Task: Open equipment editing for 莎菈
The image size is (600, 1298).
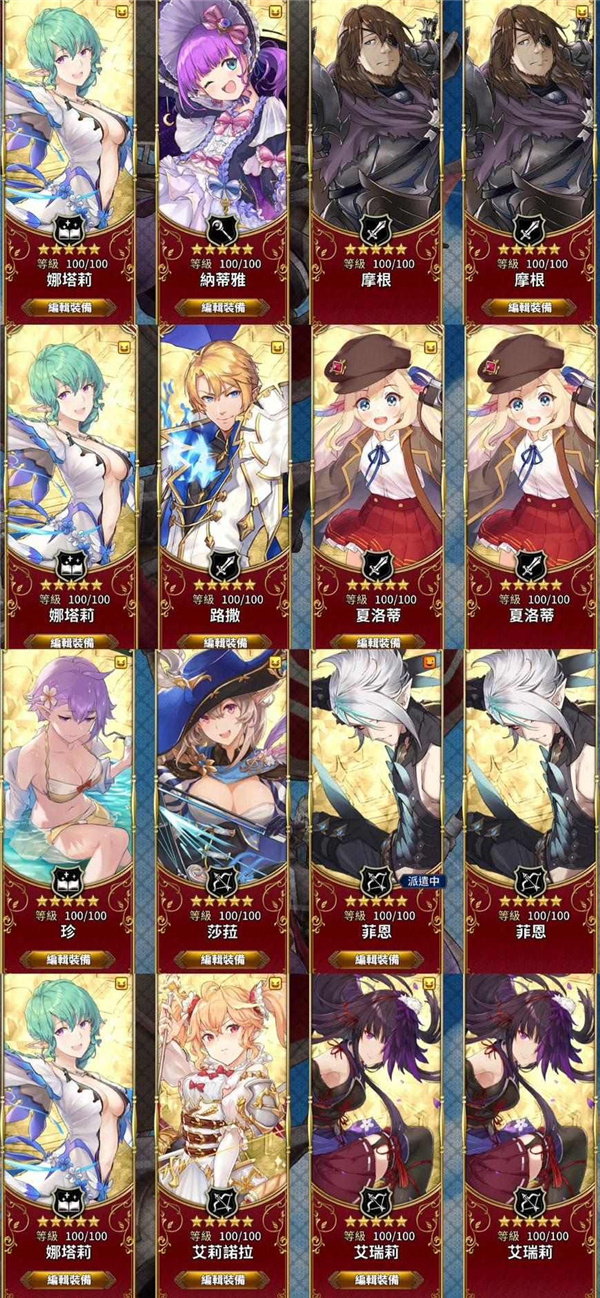Action: (x=223, y=958)
